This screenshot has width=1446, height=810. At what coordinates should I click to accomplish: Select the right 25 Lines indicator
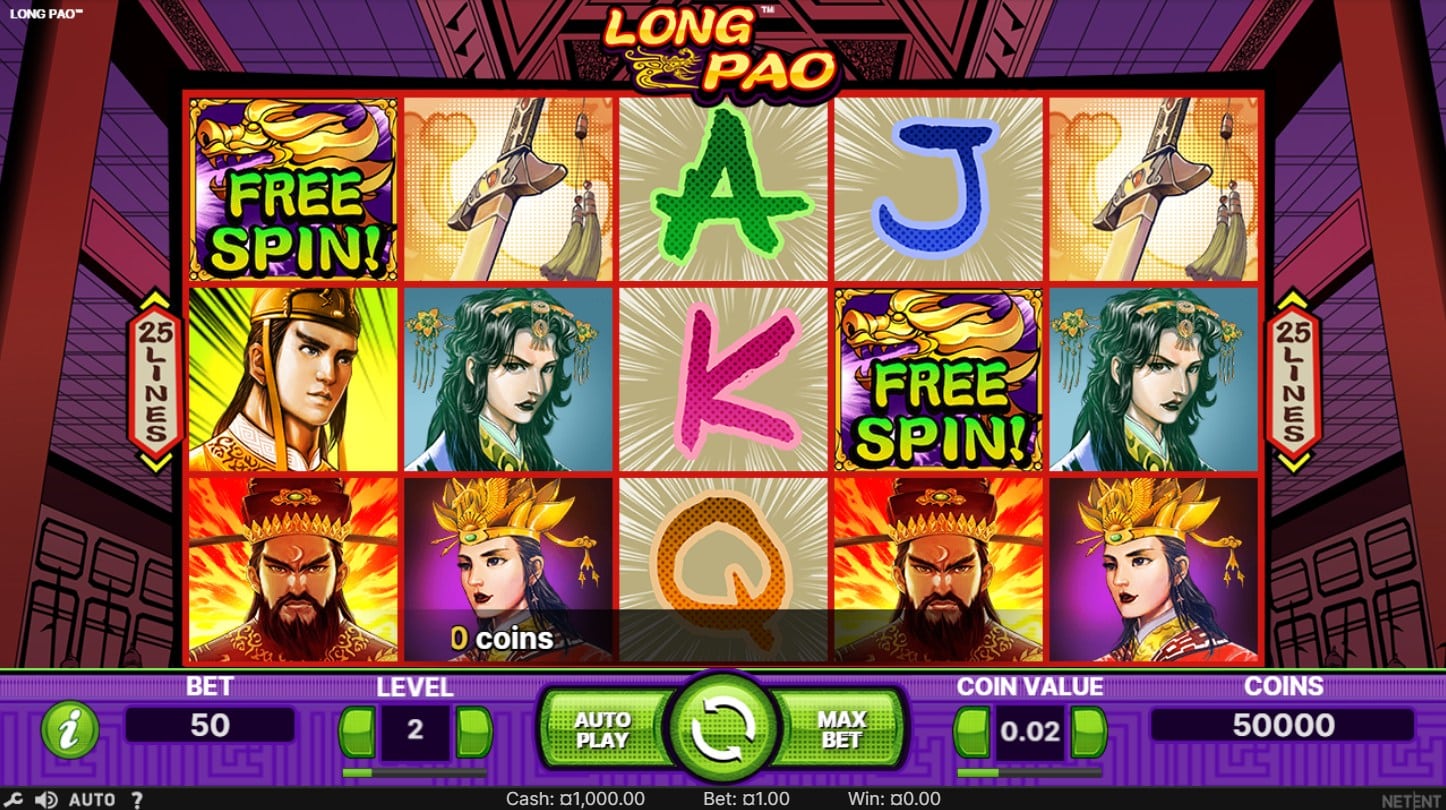coord(1292,380)
